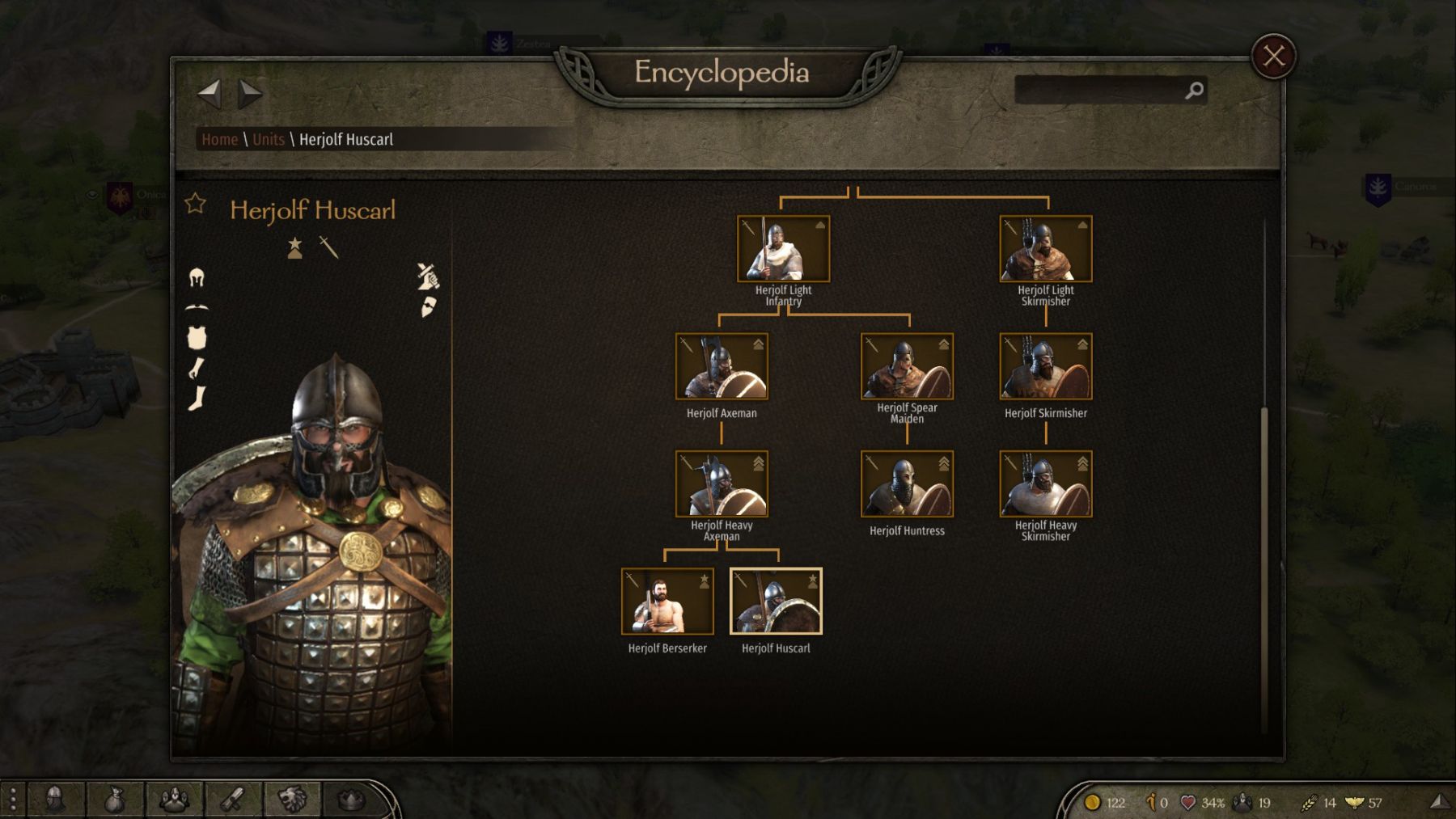Navigate to the Units breadcrumb
The image size is (1456, 819).
click(x=268, y=139)
